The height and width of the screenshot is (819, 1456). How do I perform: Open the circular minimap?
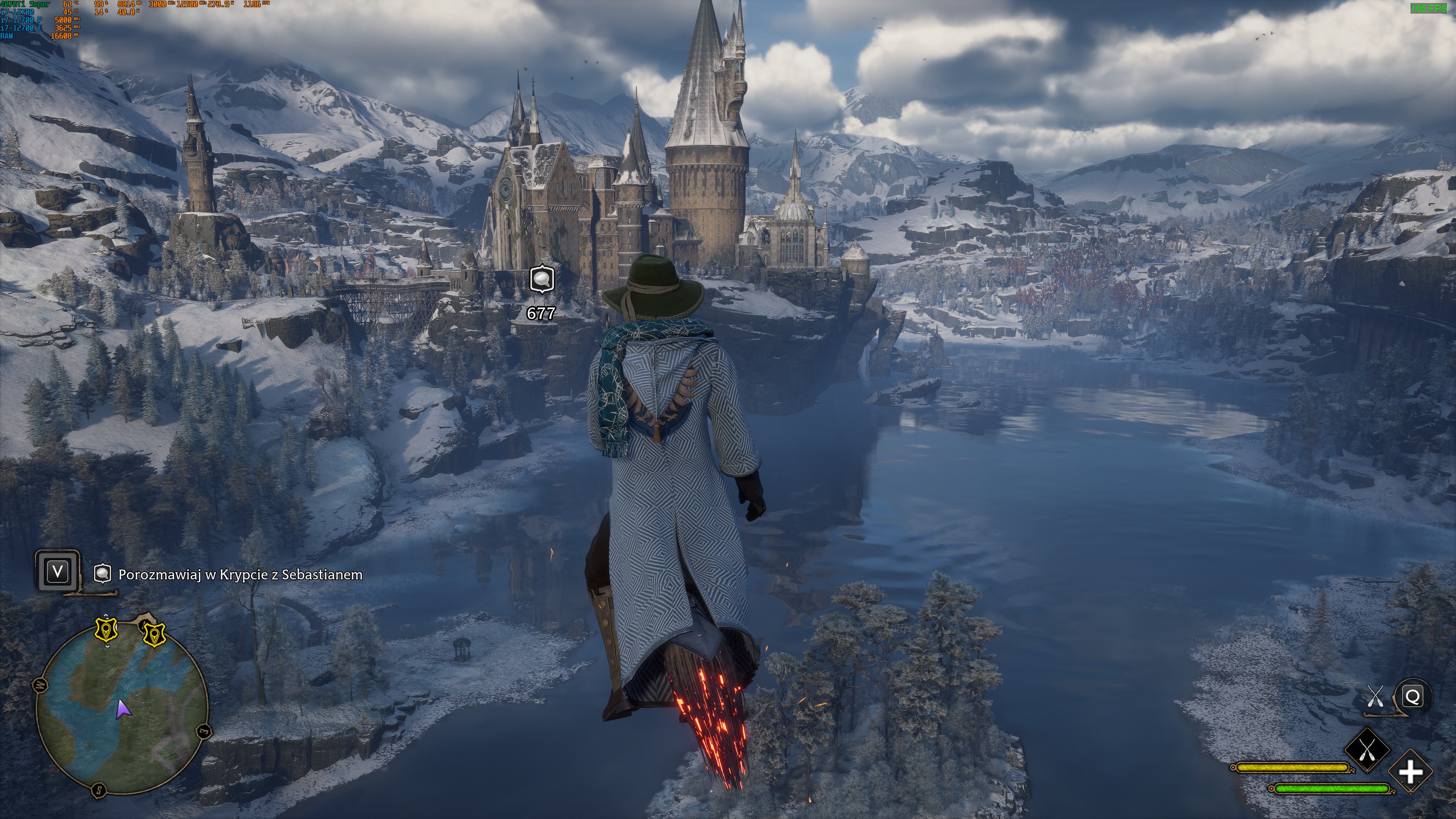pyautogui.click(x=122, y=710)
